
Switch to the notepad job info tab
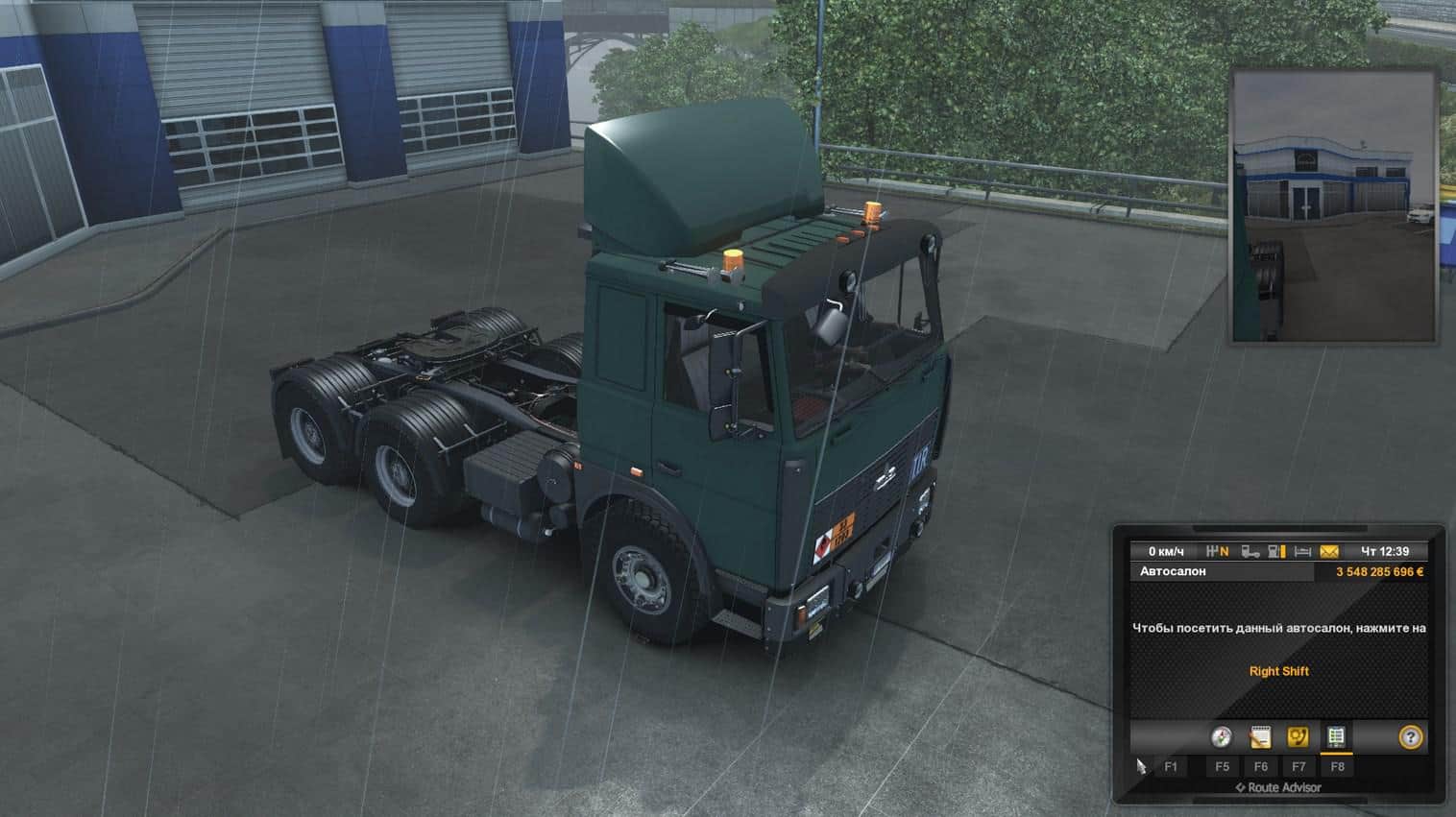click(1260, 737)
